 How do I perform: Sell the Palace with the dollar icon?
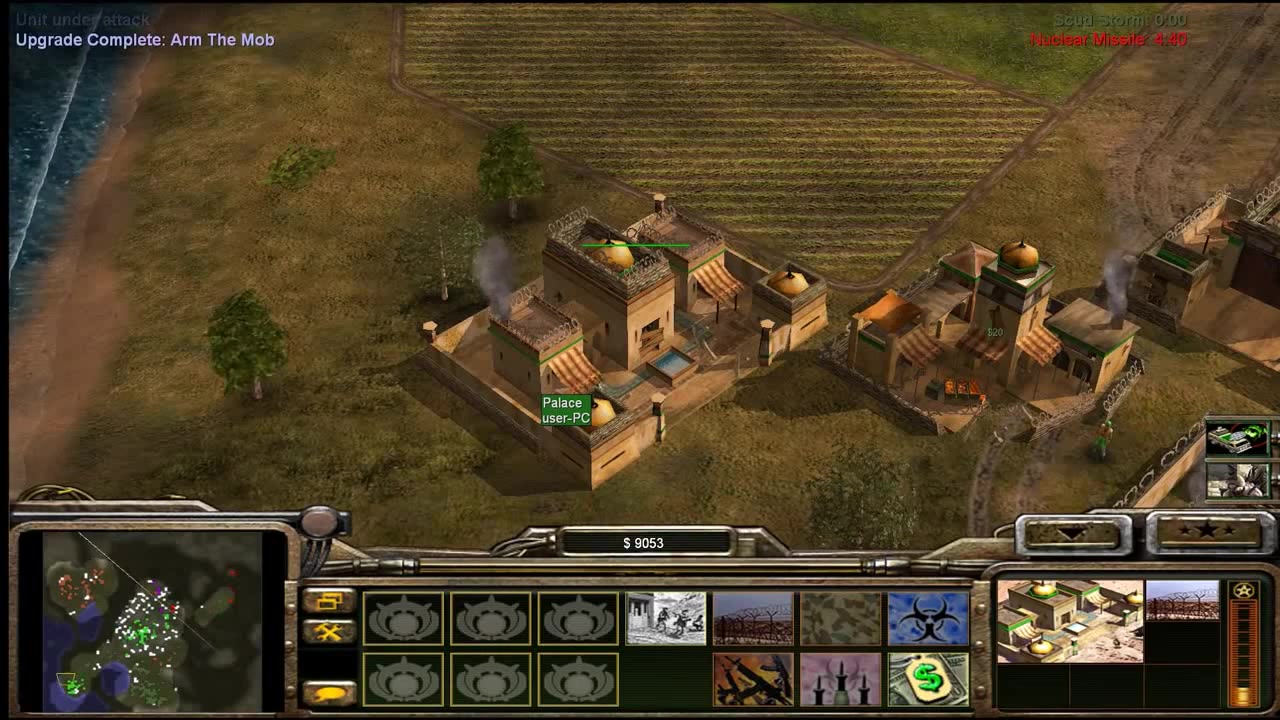click(x=928, y=679)
